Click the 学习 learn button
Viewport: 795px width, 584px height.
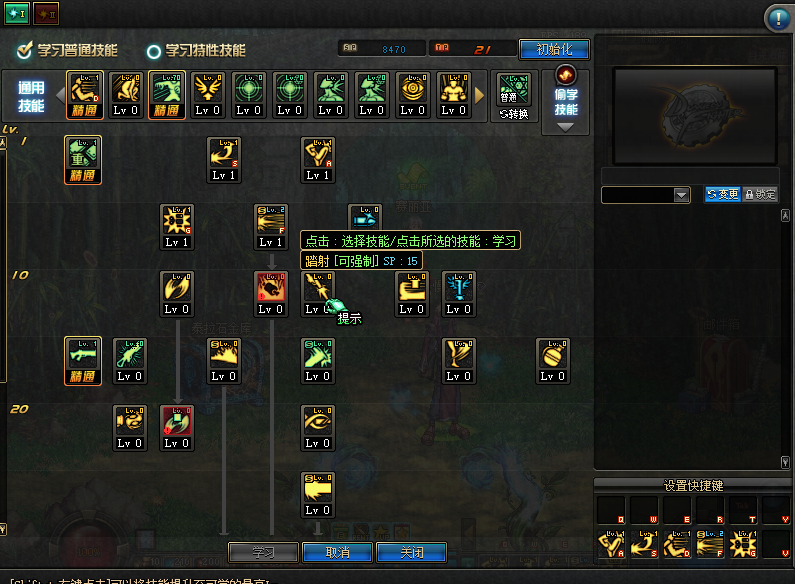point(263,552)
